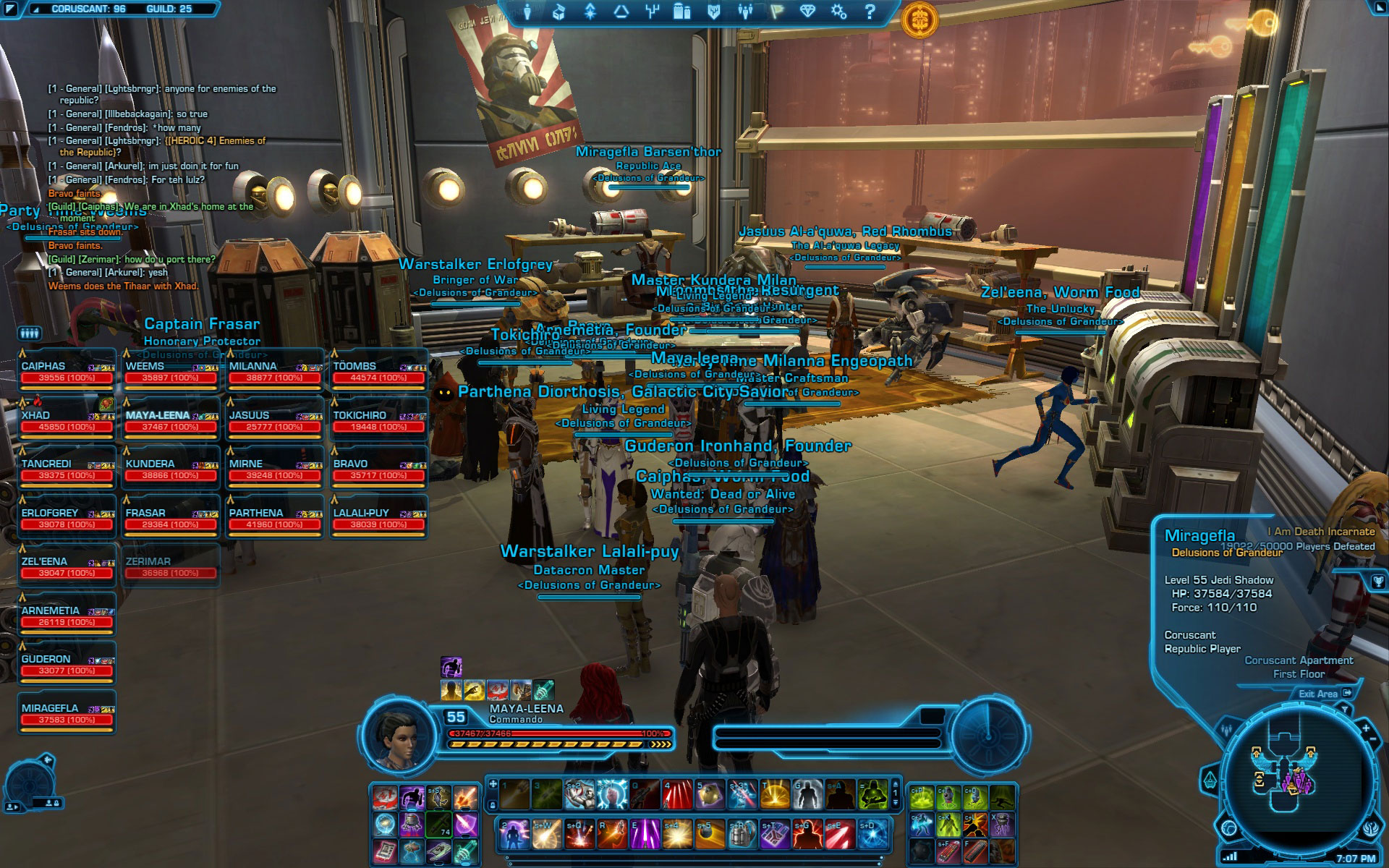
Task: Zoom in the minimap with plus button
Action: click(x=1365, y=728)
